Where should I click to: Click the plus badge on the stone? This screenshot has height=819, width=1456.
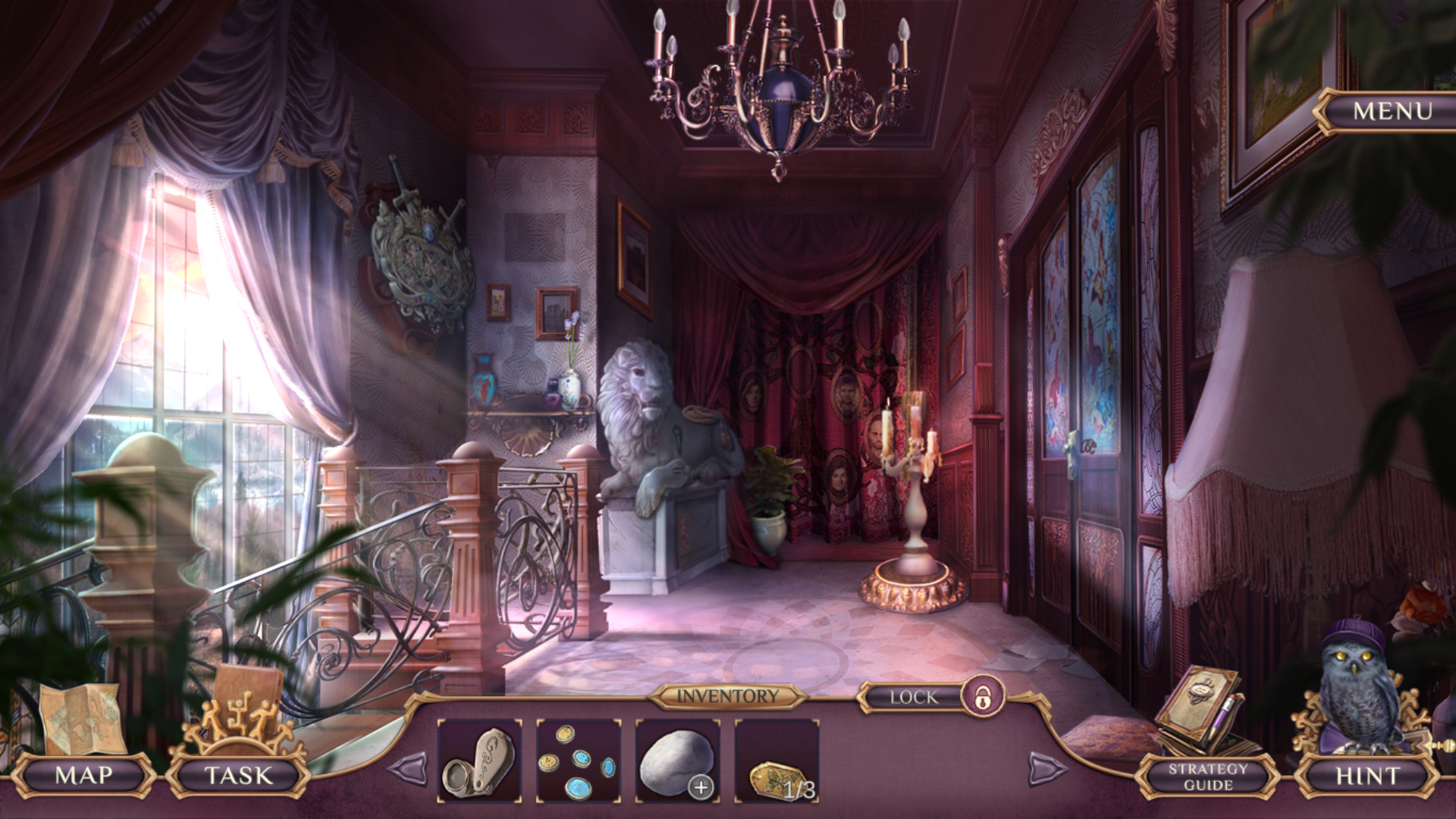coord(701,788)
